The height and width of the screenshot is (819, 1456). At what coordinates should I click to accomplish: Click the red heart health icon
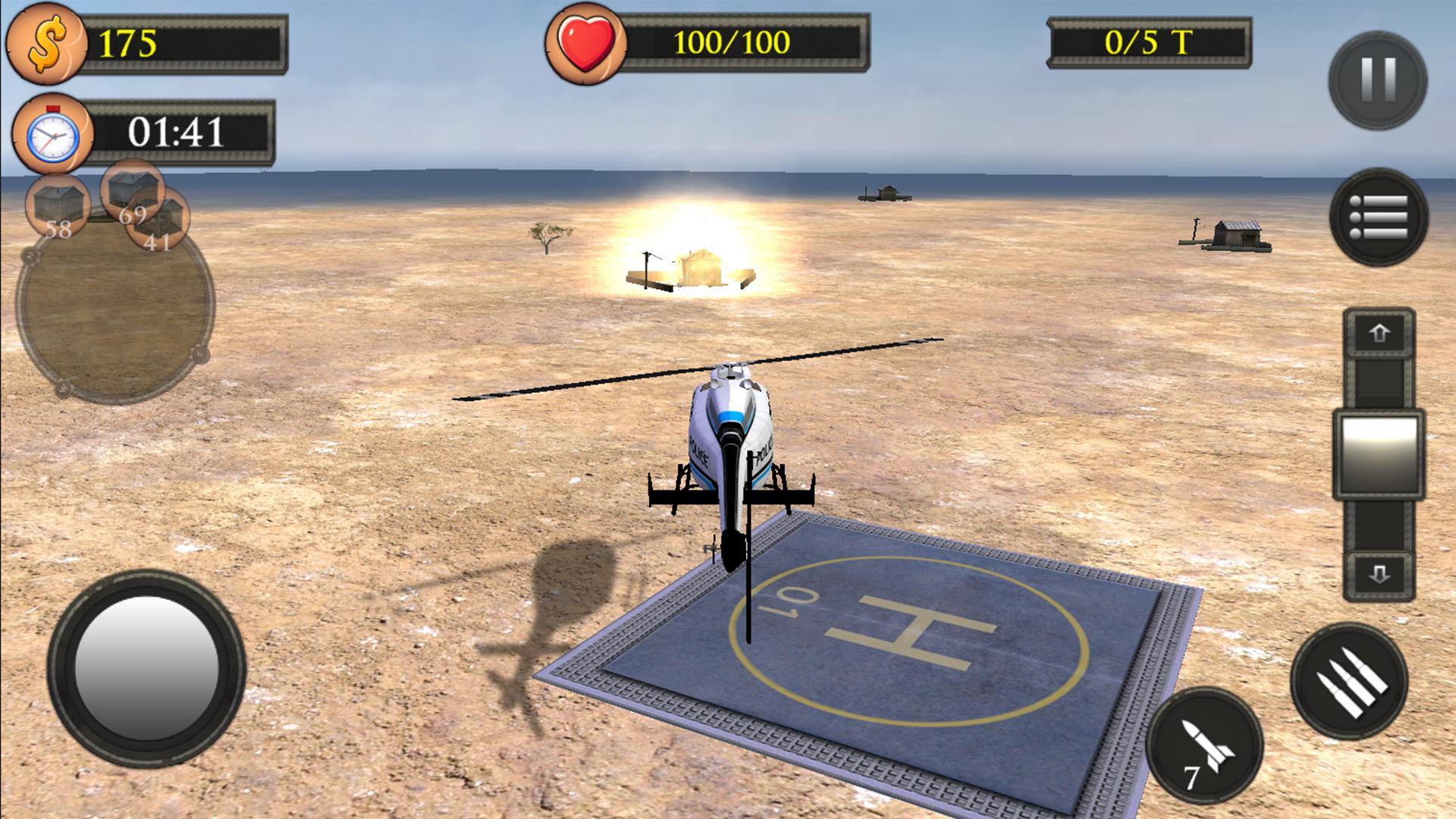(588, 43)
